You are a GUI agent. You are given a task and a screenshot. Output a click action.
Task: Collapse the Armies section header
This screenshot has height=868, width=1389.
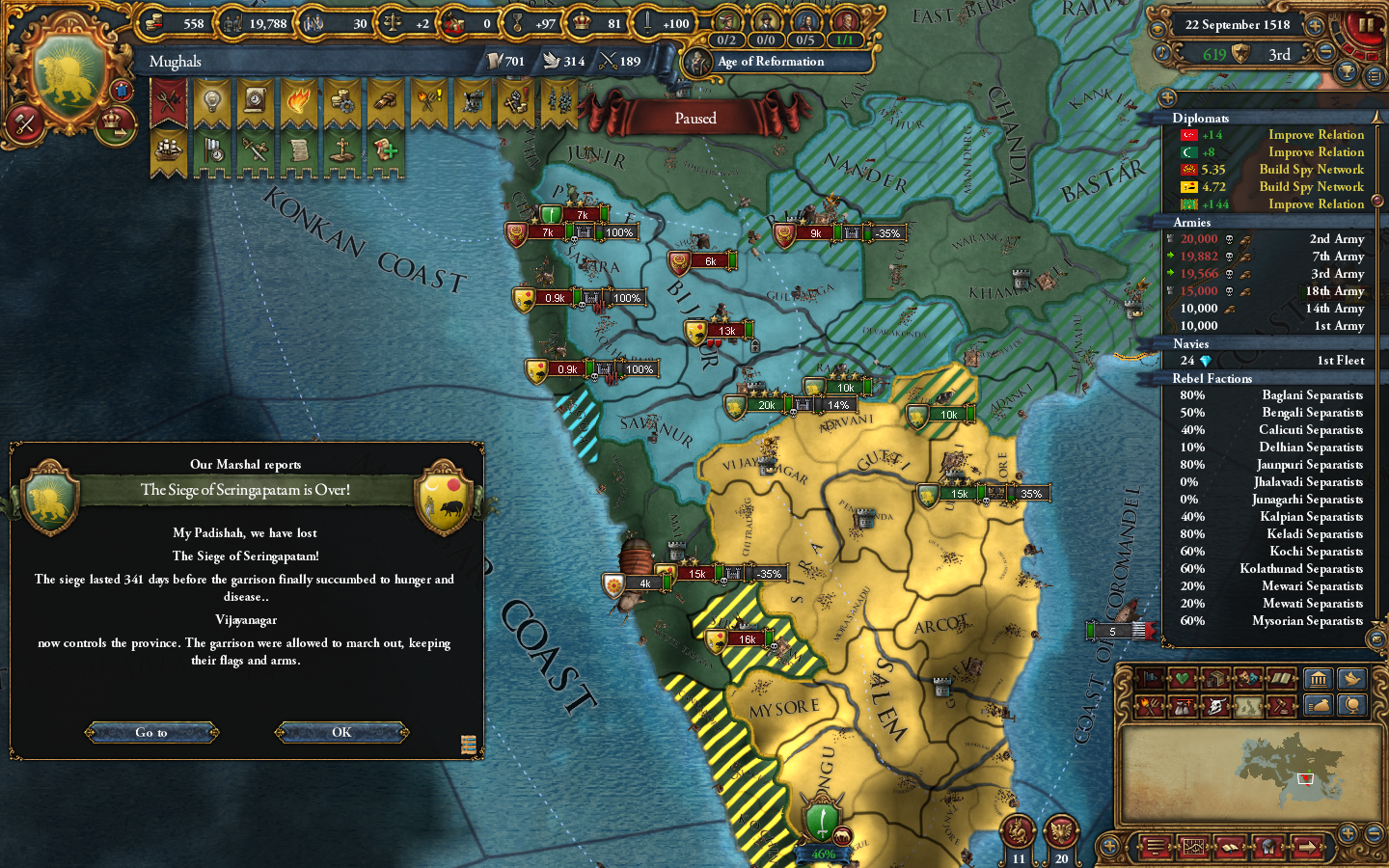click(1192, 222)
